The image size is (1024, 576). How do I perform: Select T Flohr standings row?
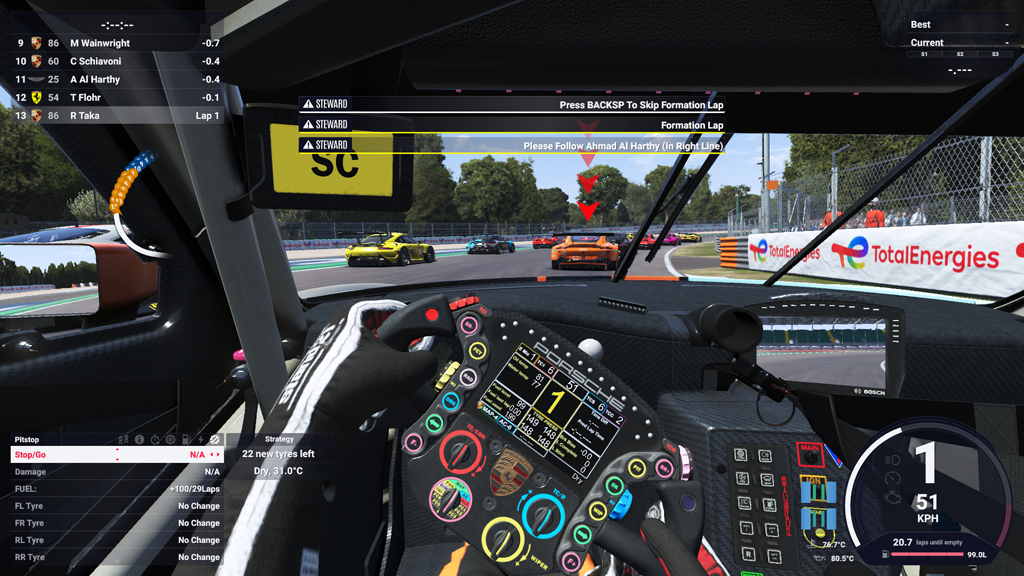110,97
